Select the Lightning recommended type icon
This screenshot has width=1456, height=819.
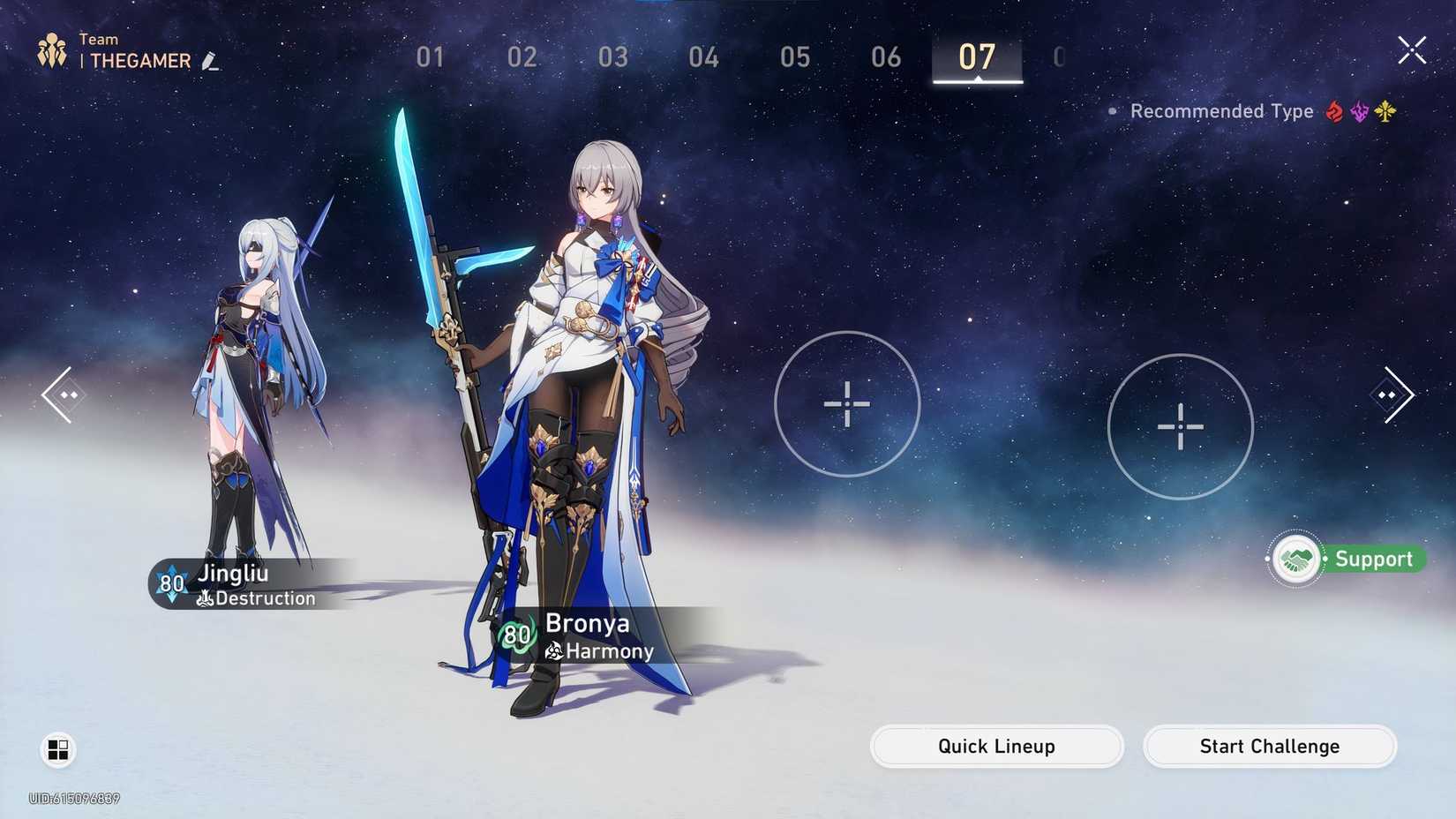click(1361, 110)
